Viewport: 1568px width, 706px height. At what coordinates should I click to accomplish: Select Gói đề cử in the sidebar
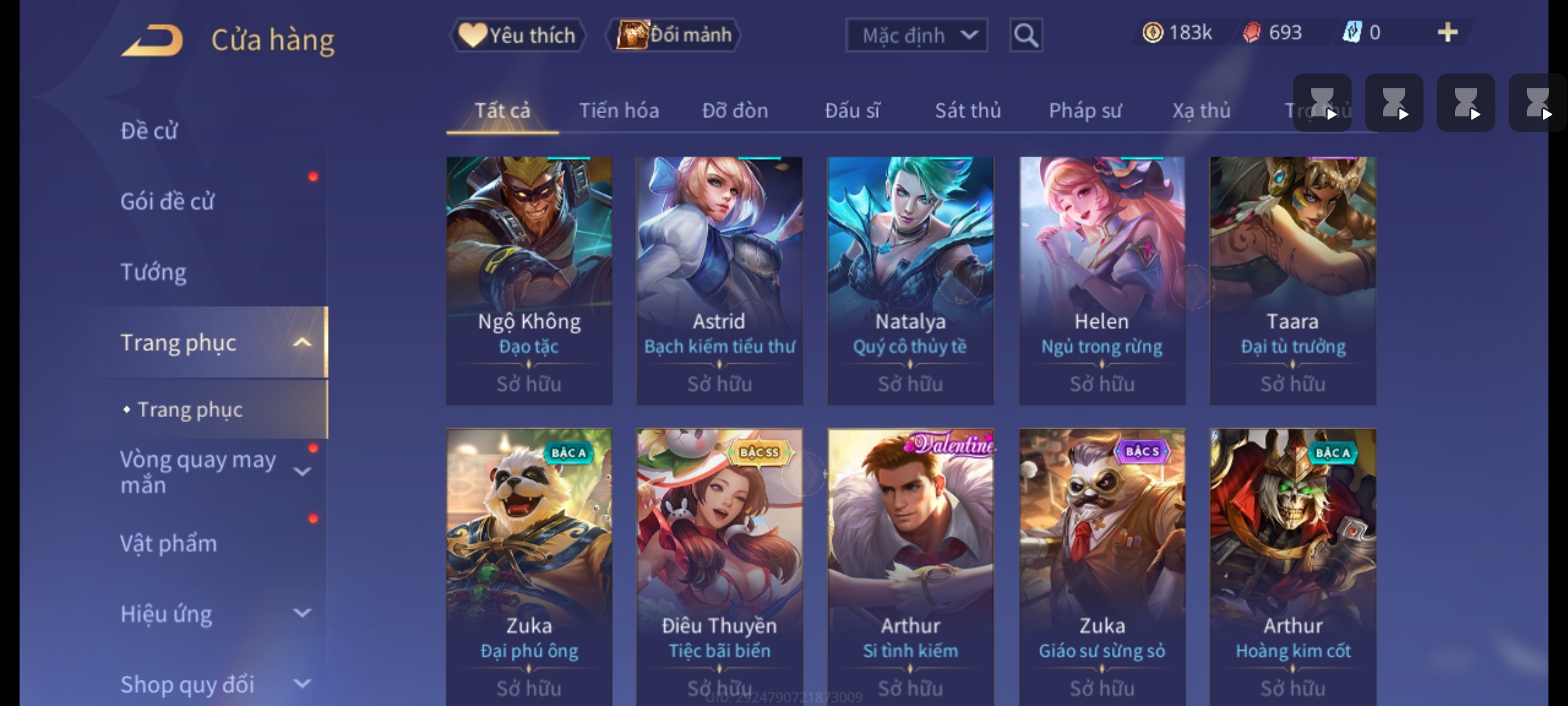pos(167,201)
